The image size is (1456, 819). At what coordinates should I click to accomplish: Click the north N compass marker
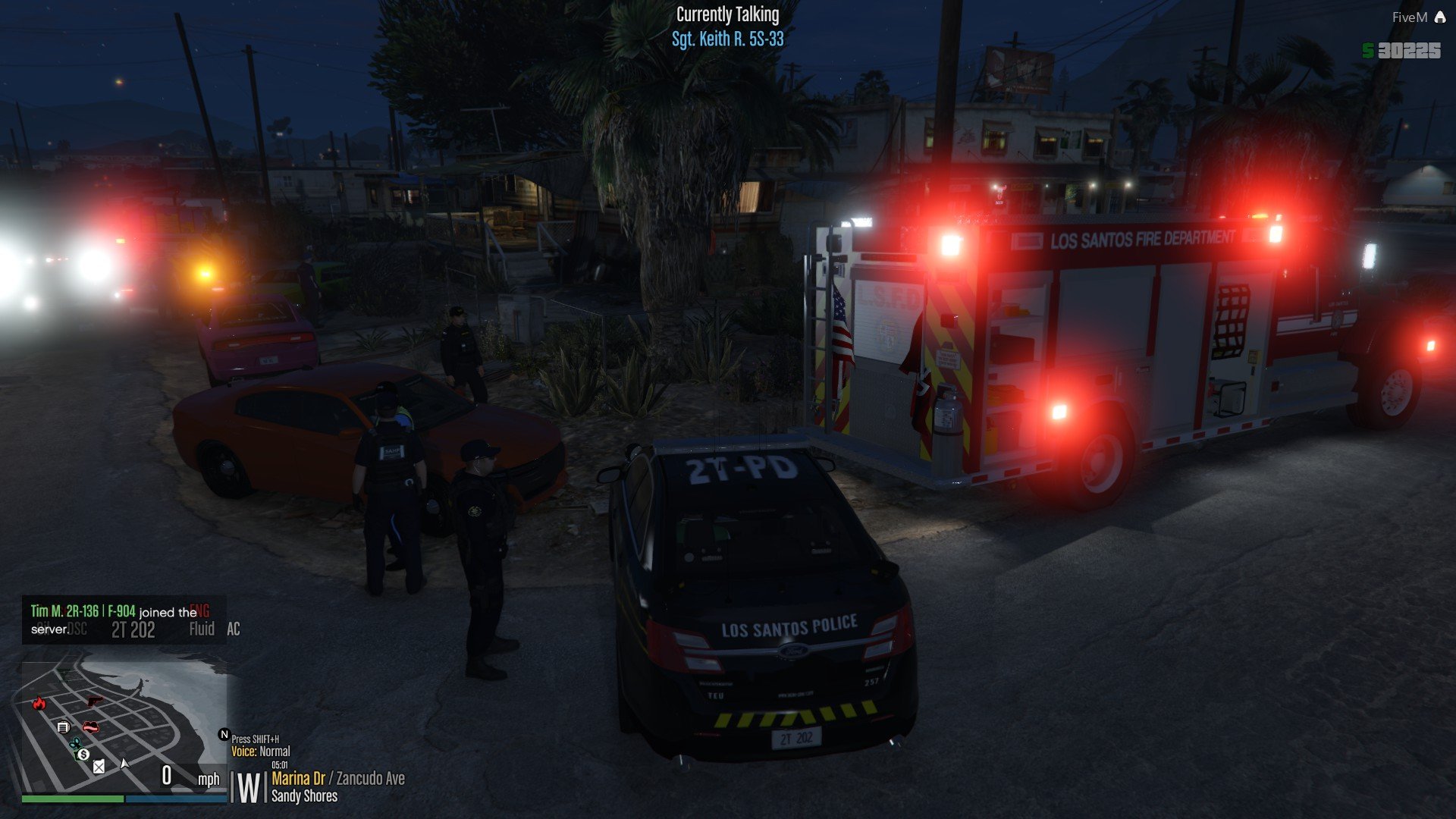point(224,734)
